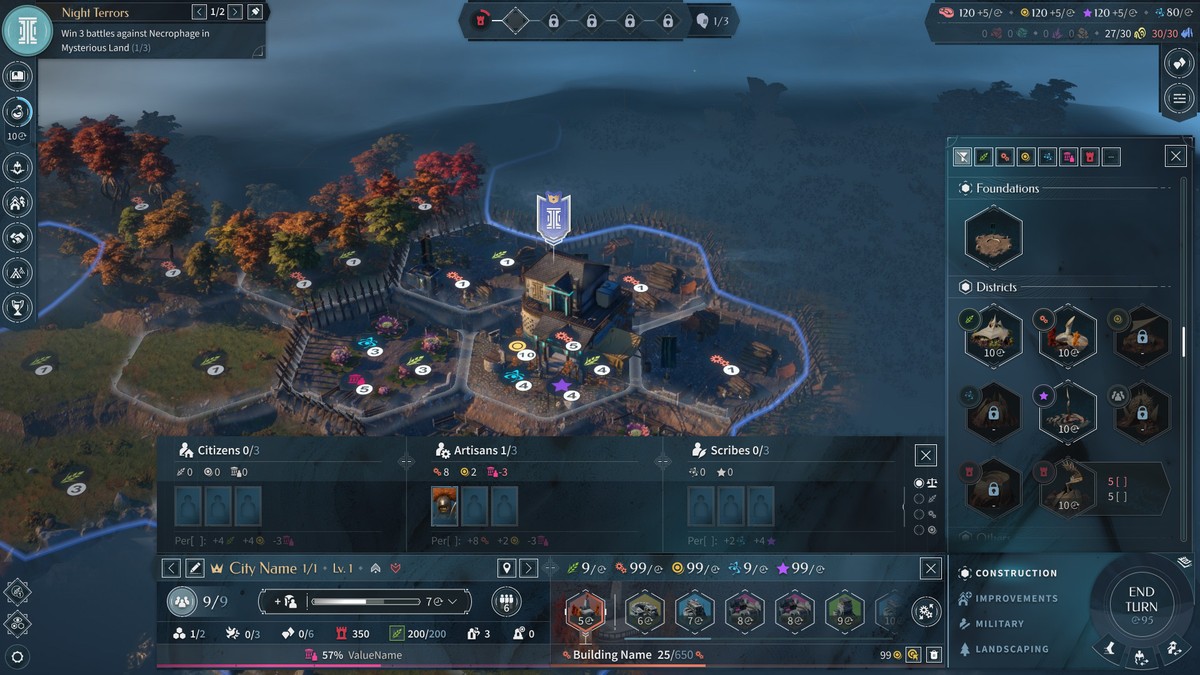
Task: Click the End Turn button
Action: point(1141,600)
